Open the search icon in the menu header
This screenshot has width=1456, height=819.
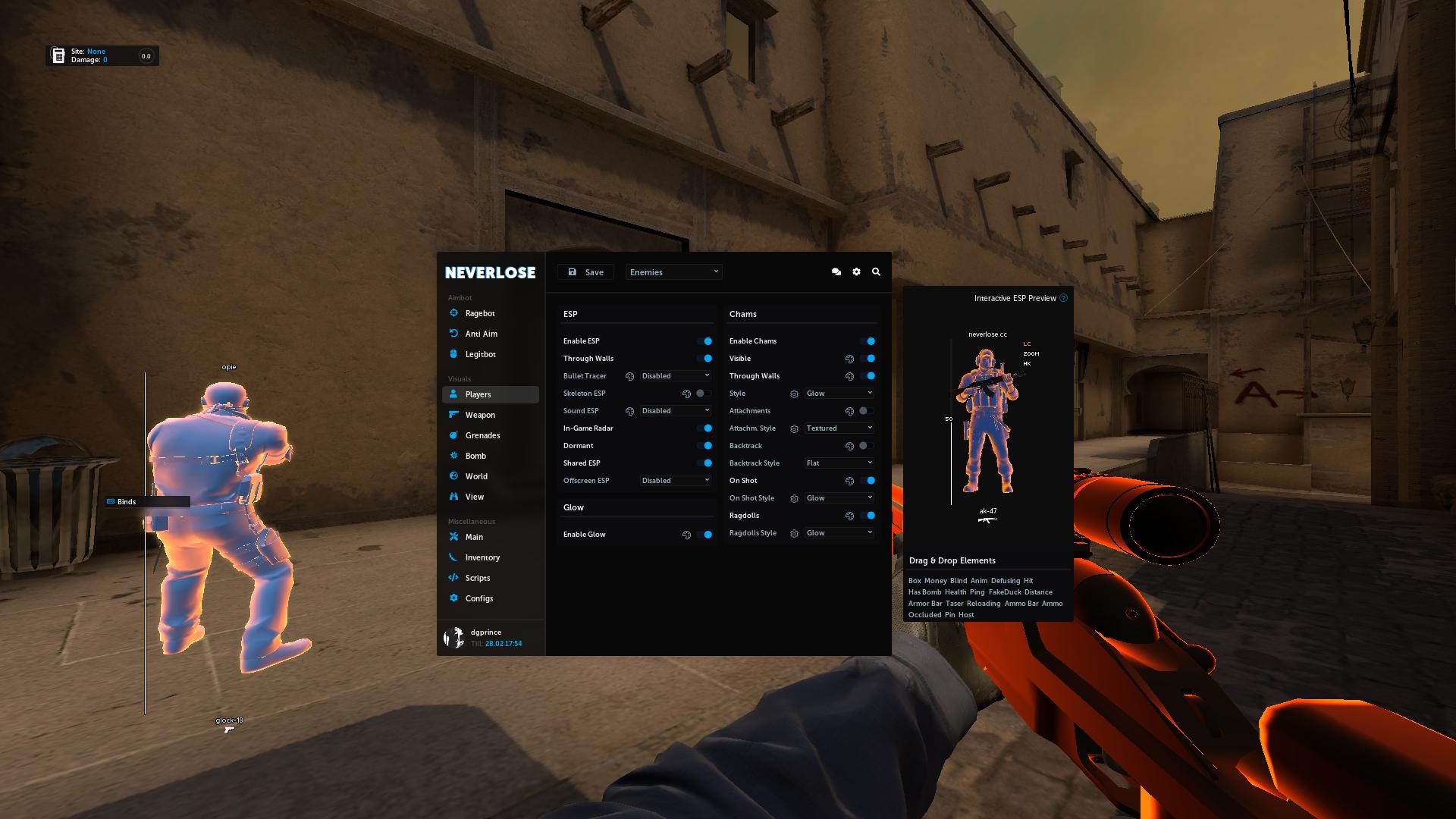pyautogui.click(x=876, y=271)
